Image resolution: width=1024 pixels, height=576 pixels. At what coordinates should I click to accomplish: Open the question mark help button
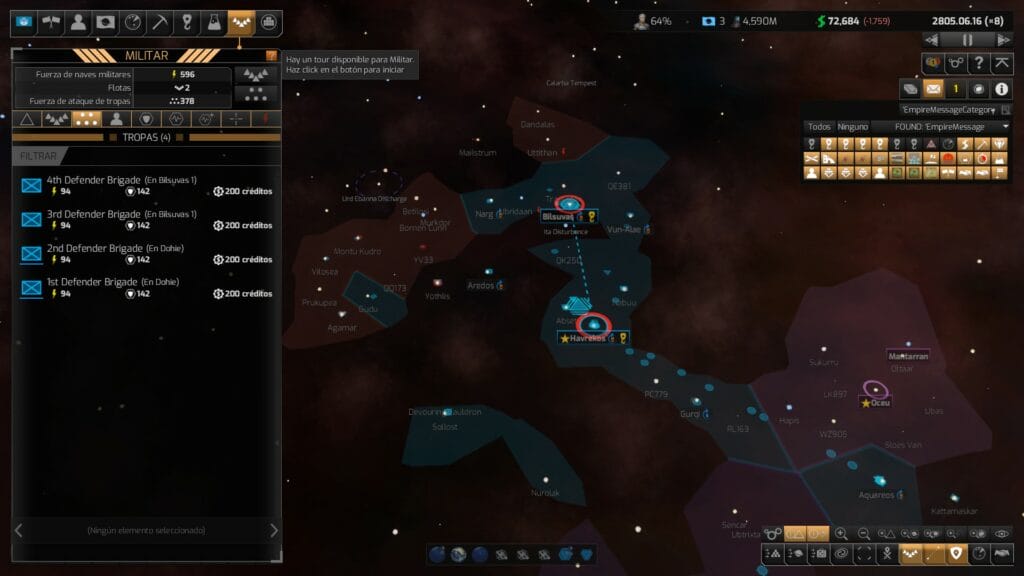pyautogui.click(x=980, y=63)
